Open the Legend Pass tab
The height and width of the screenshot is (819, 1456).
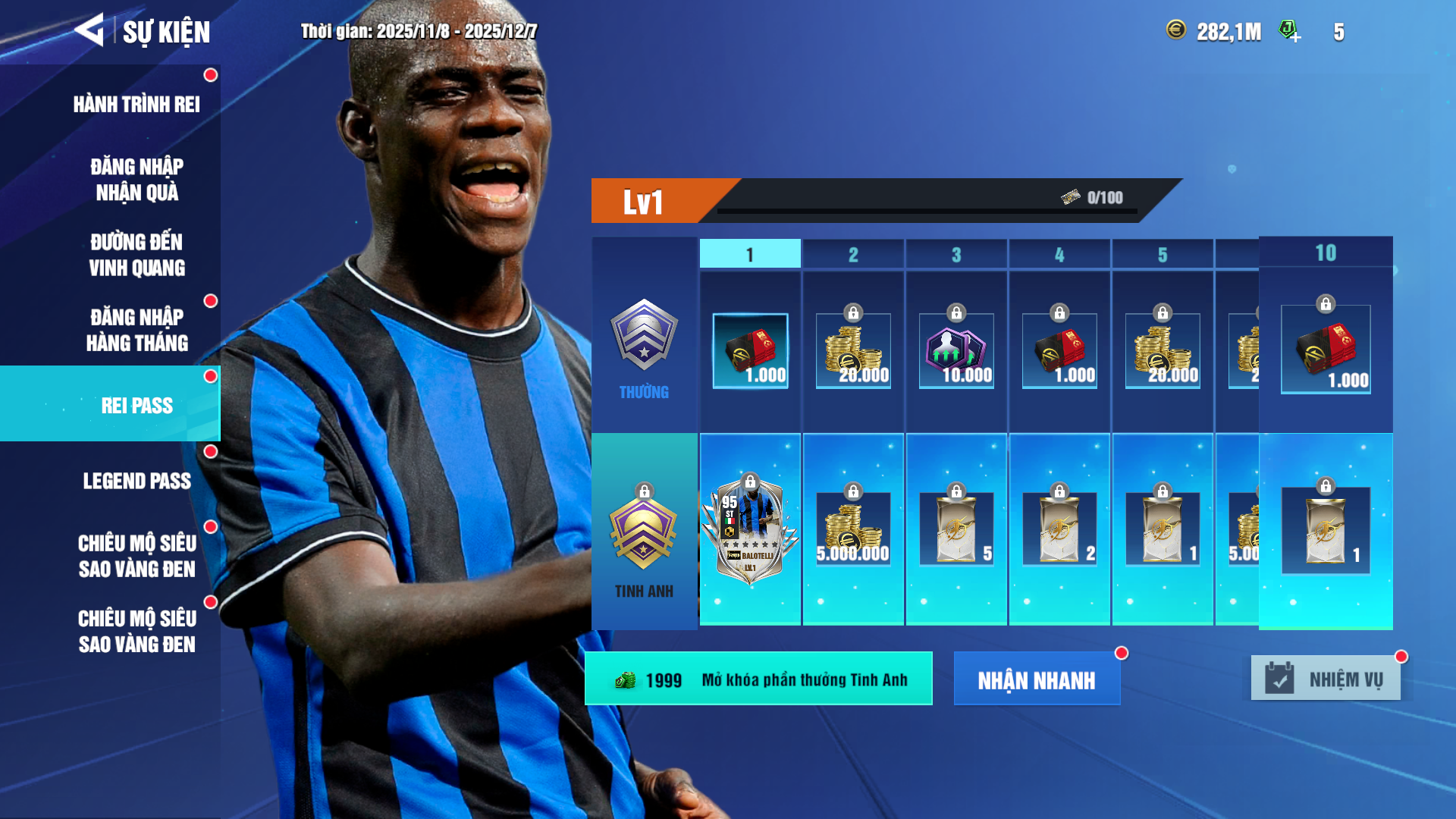[x=136, y=481]
